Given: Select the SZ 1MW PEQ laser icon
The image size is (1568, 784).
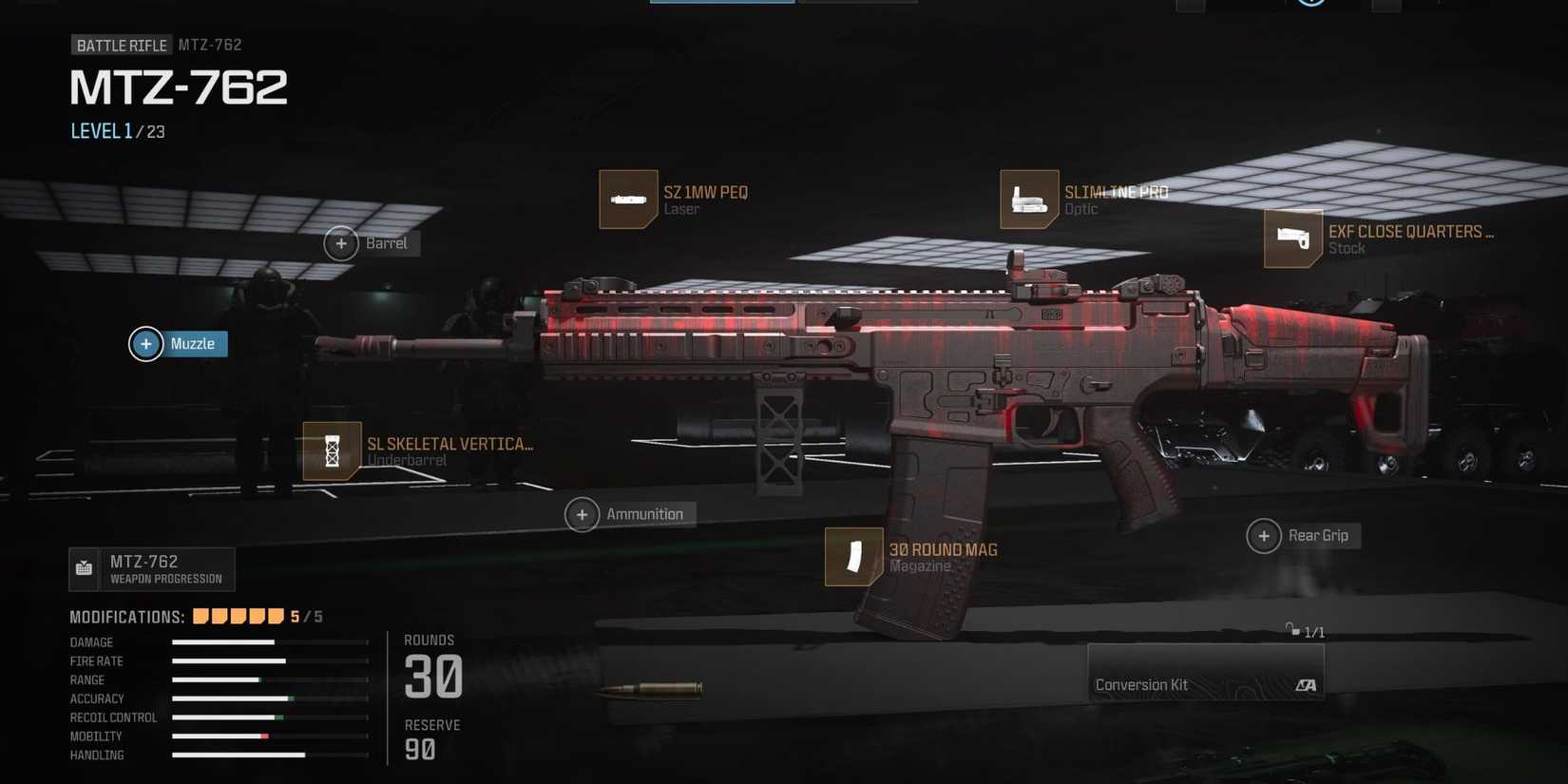Looking at the screenshot, I should pos(628,200).
